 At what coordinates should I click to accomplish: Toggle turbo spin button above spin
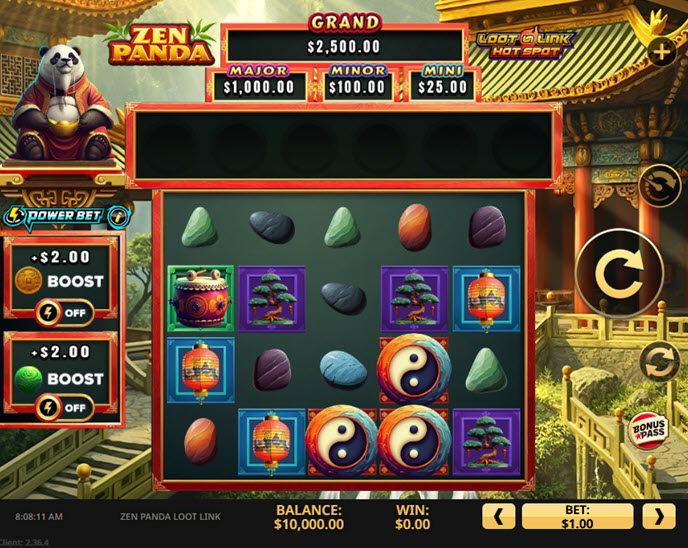click(659, 185)
